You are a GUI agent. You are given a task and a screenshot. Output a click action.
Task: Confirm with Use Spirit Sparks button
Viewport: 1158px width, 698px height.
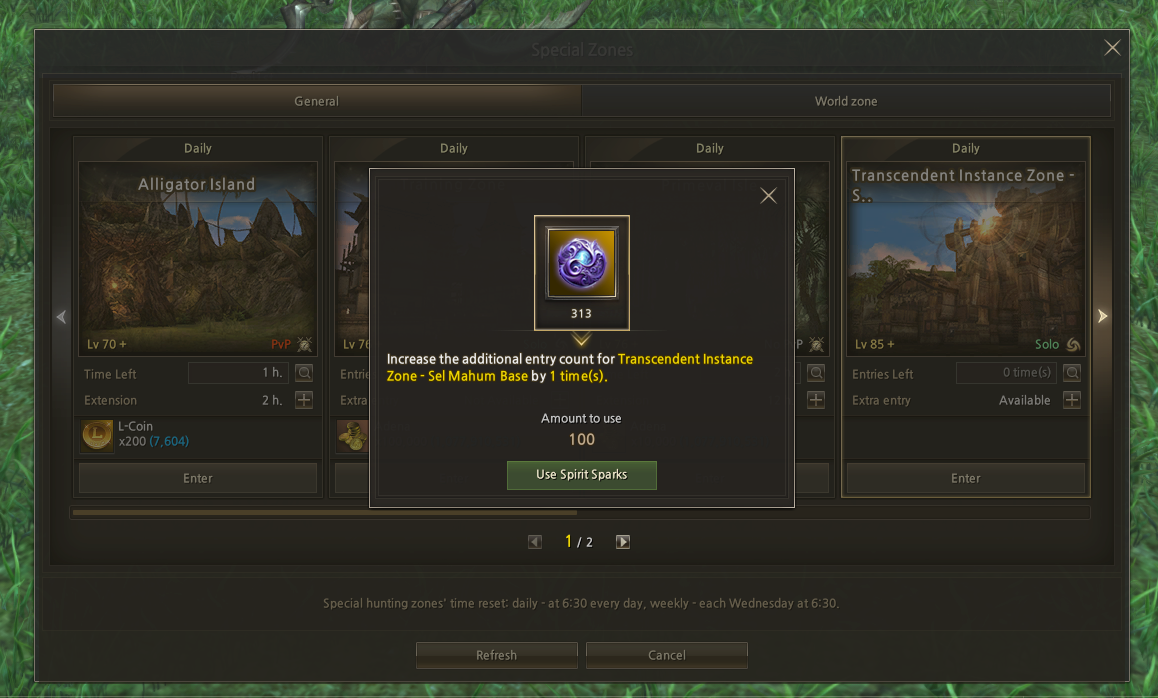(x=581, y=475)
